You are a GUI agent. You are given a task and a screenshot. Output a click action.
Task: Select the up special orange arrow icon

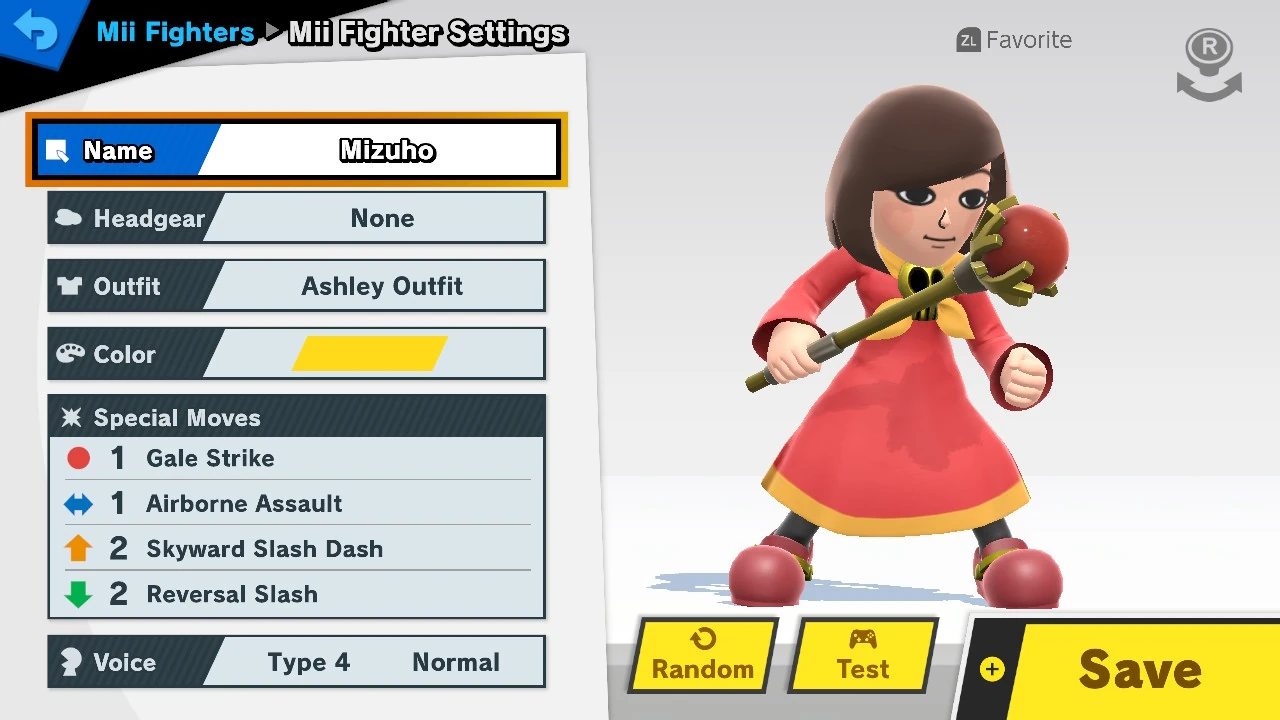coord(78,548)
